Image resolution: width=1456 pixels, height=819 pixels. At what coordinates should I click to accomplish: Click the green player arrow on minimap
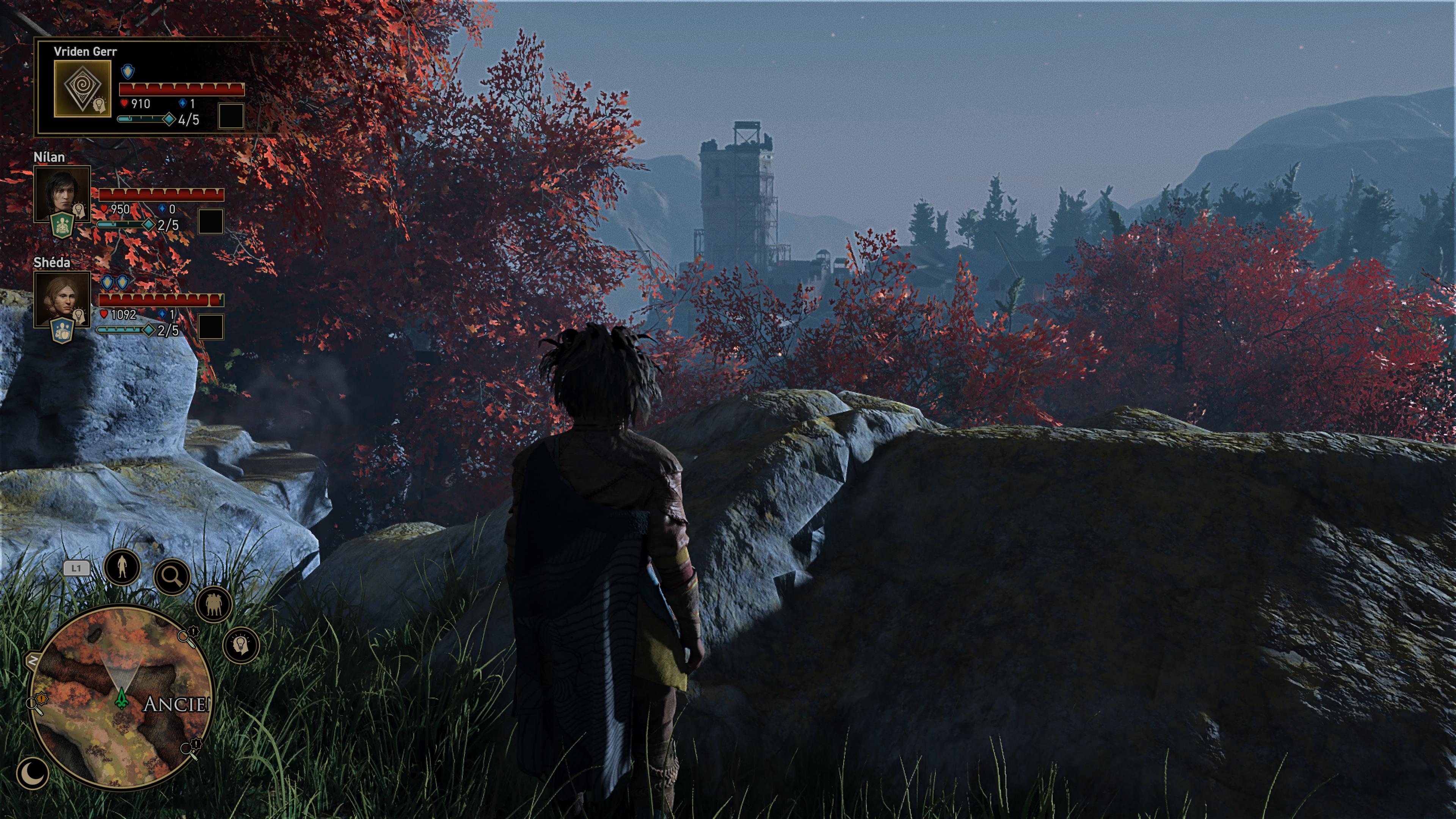coord(121,698)
